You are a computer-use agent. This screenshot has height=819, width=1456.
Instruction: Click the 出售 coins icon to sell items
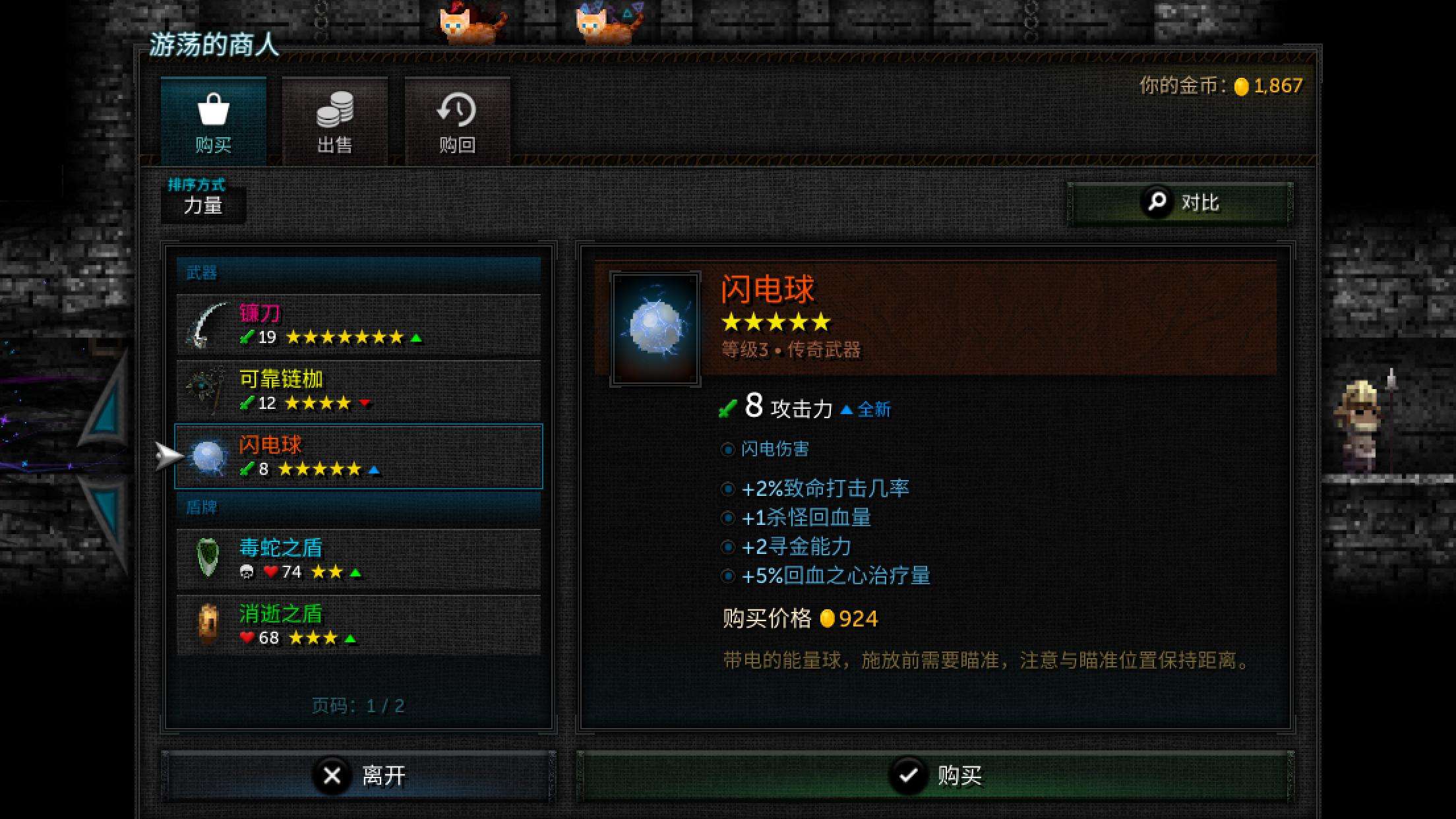[x=335, y=113]
